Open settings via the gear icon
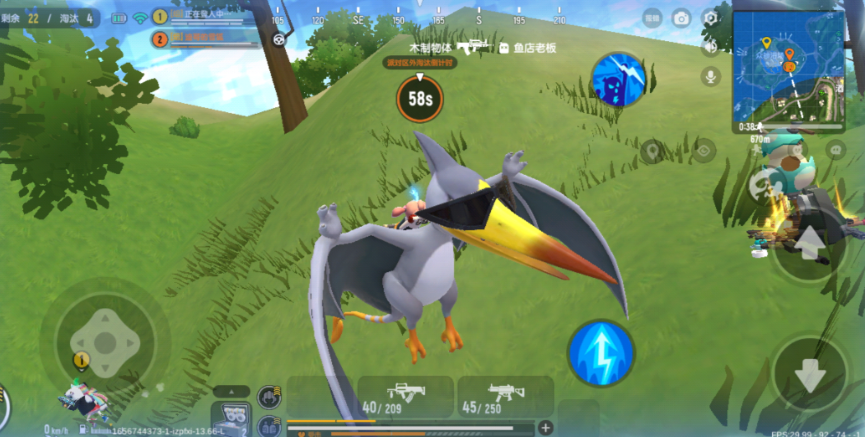Image resolution: width=865 pixels, height=437 pixels. [x=711, y=18]
